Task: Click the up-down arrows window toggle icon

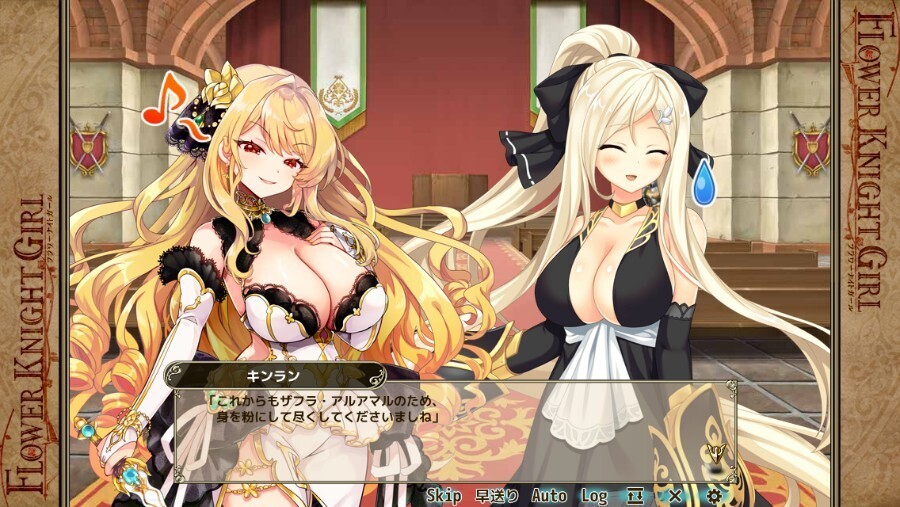Action: point(636,495)
